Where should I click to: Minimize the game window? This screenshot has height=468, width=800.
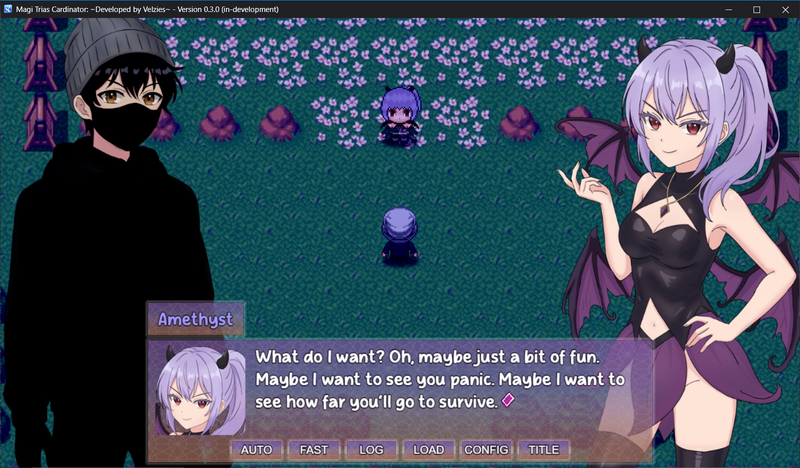(x=729, y=9)
